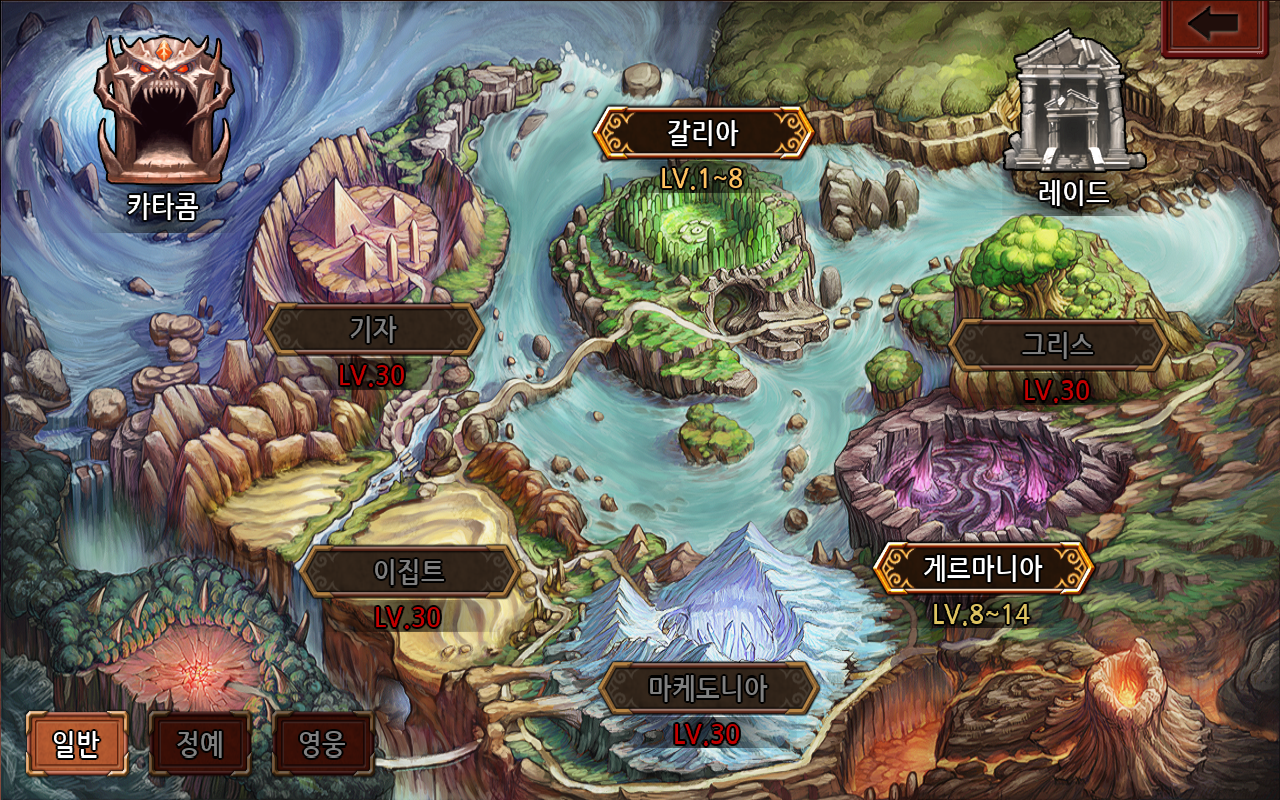Choose the locked 그리스 region

click(x=1057, y=345)
